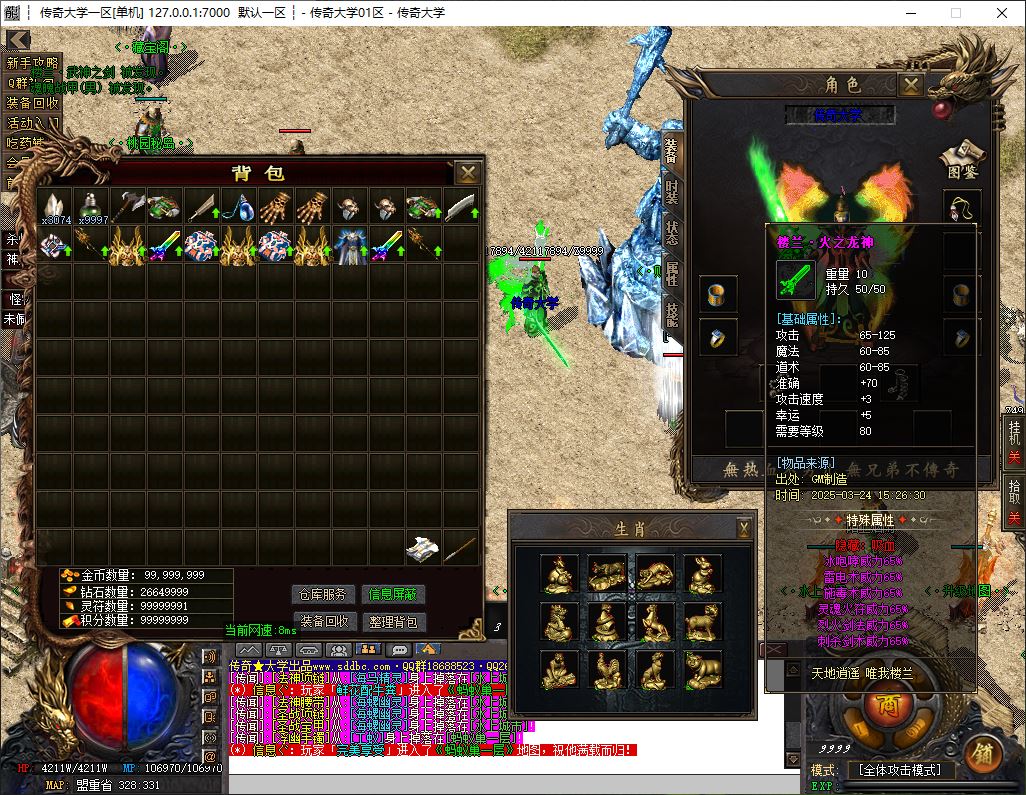Image resolution: width=1026 pixels, height=795 pixels.
Task: Open the 新手攻略 beginner guide menu
Action: (32, 62)
